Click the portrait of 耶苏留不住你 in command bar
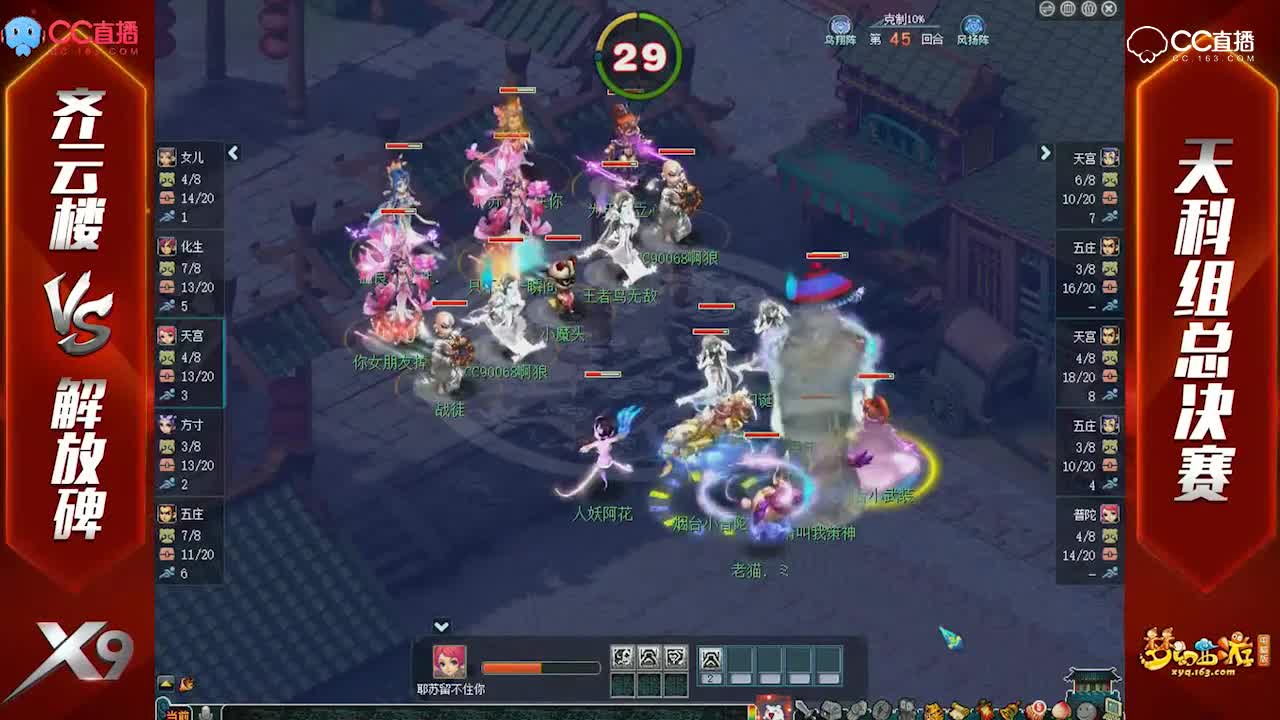The image size is (1280, 720). click(x=449, y=660)
